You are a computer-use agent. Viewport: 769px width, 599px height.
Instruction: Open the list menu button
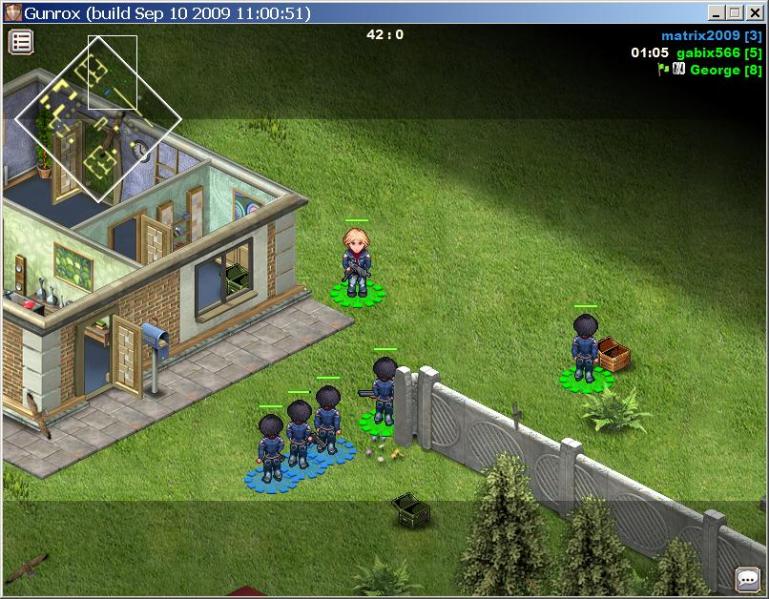(21, 42)
